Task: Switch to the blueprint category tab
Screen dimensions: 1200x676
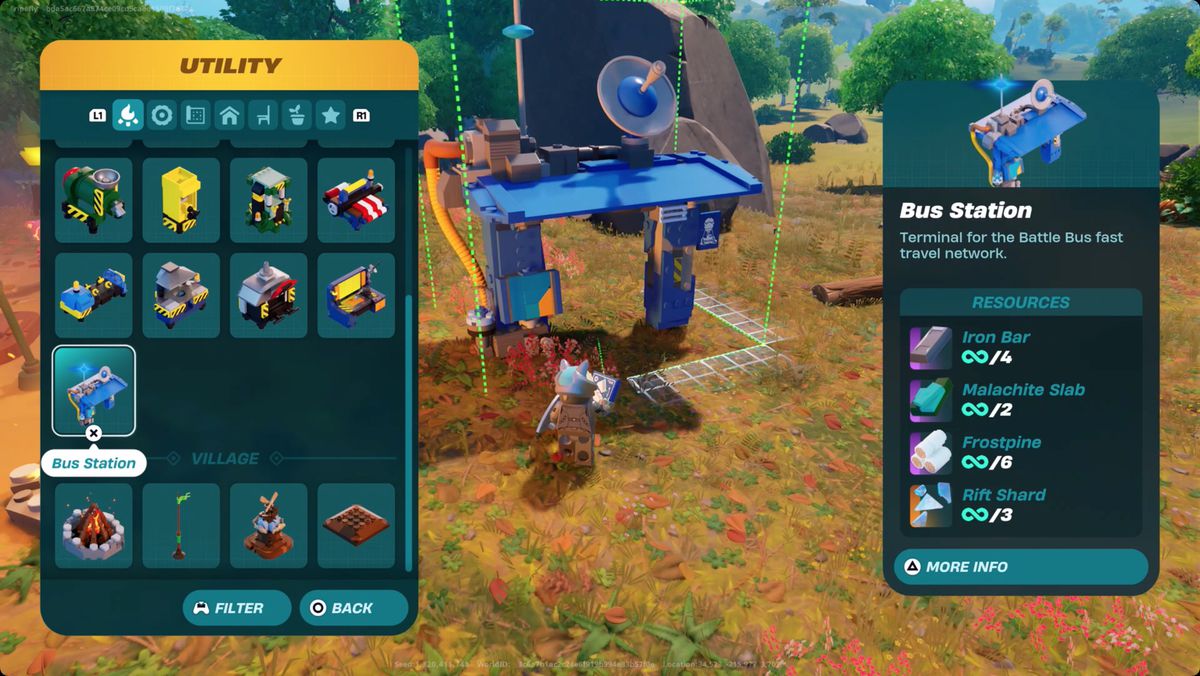Action: 196,116
